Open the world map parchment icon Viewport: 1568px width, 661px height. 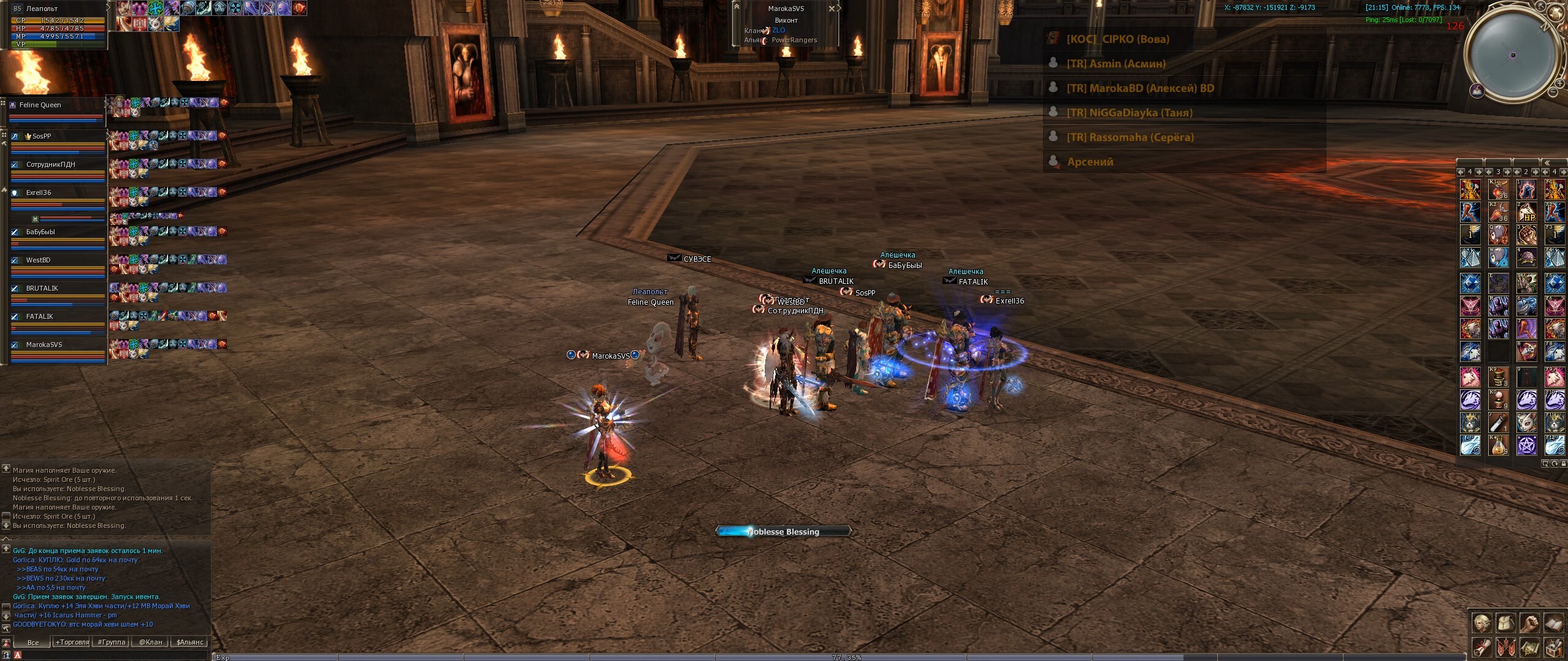1529,648
